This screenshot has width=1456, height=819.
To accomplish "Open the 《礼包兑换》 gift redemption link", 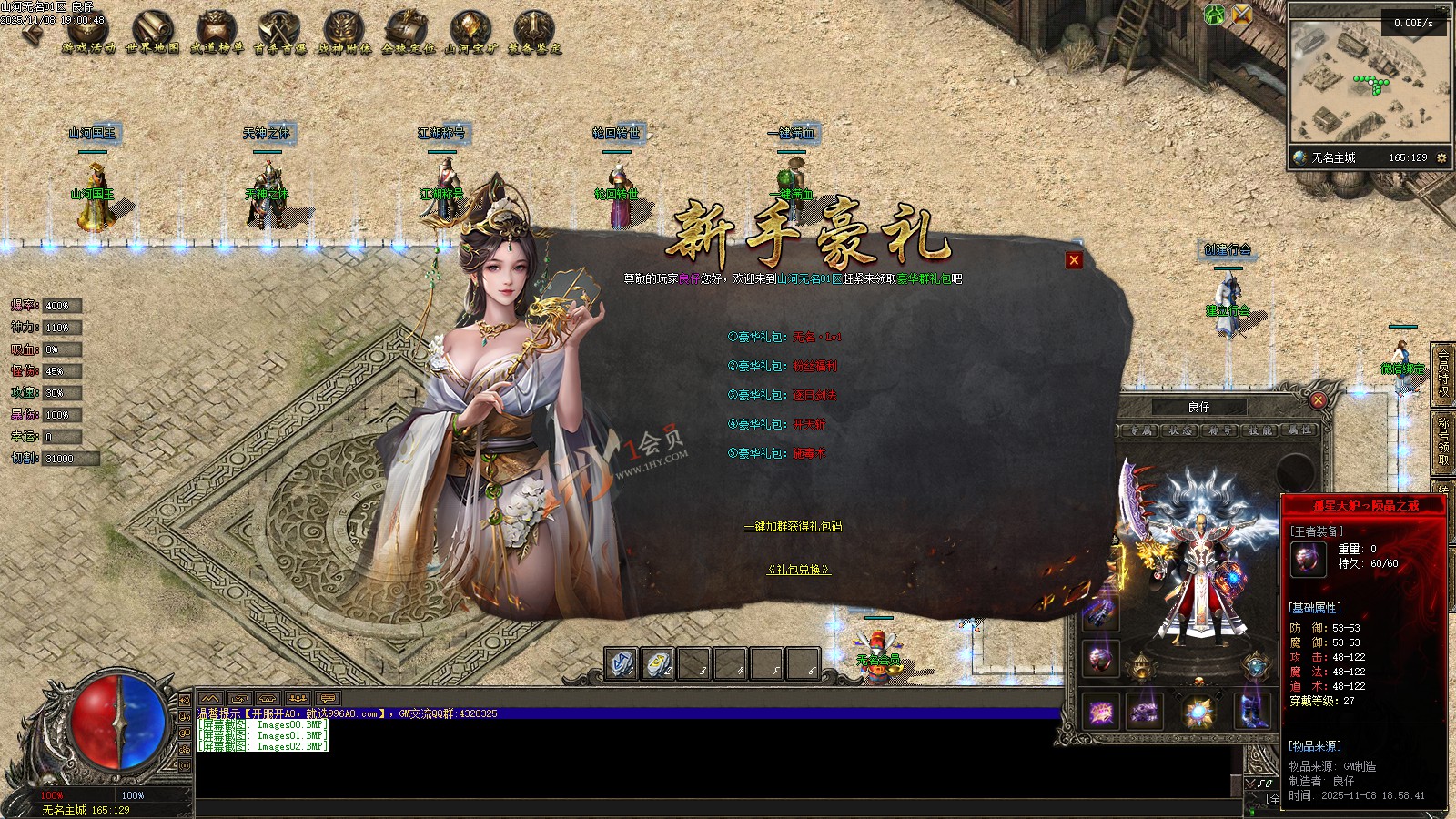I will (798, 570).
